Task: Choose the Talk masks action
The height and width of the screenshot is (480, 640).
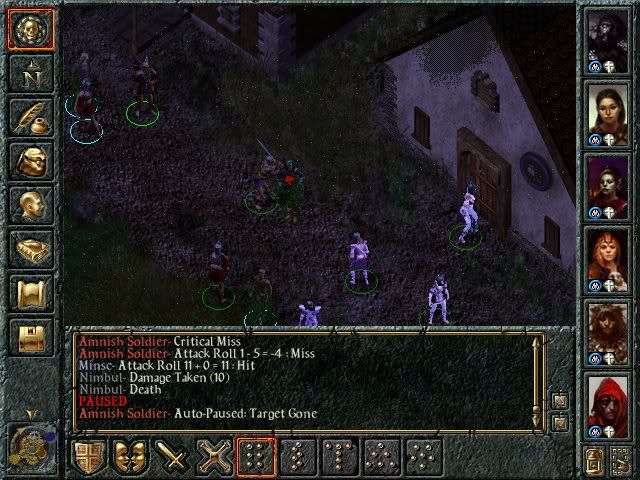Action: tap(131, 458)
